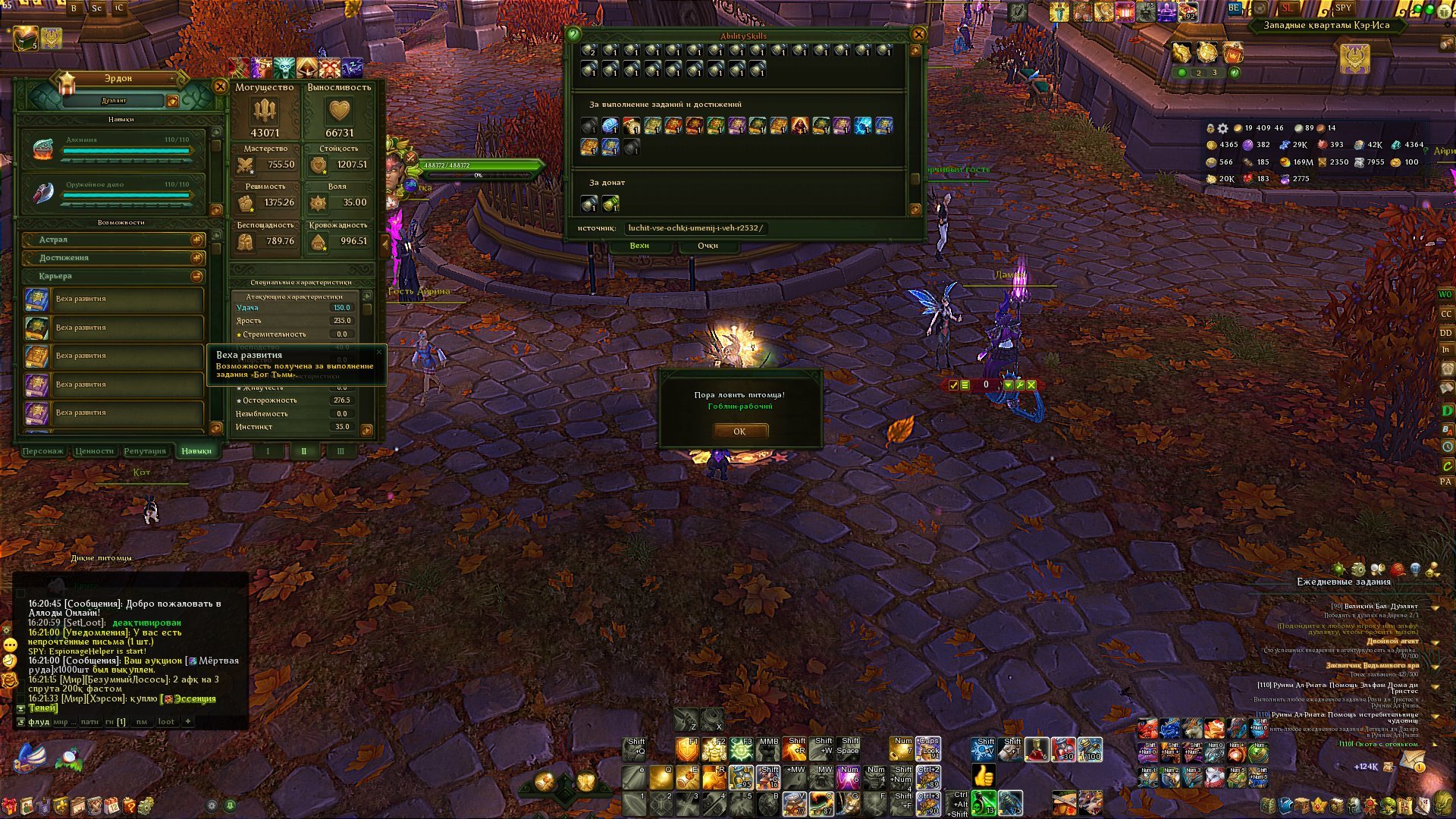Click the thumbs-up icon on the action bar
The image size is (1456, 819).
[x=984, y=777]
